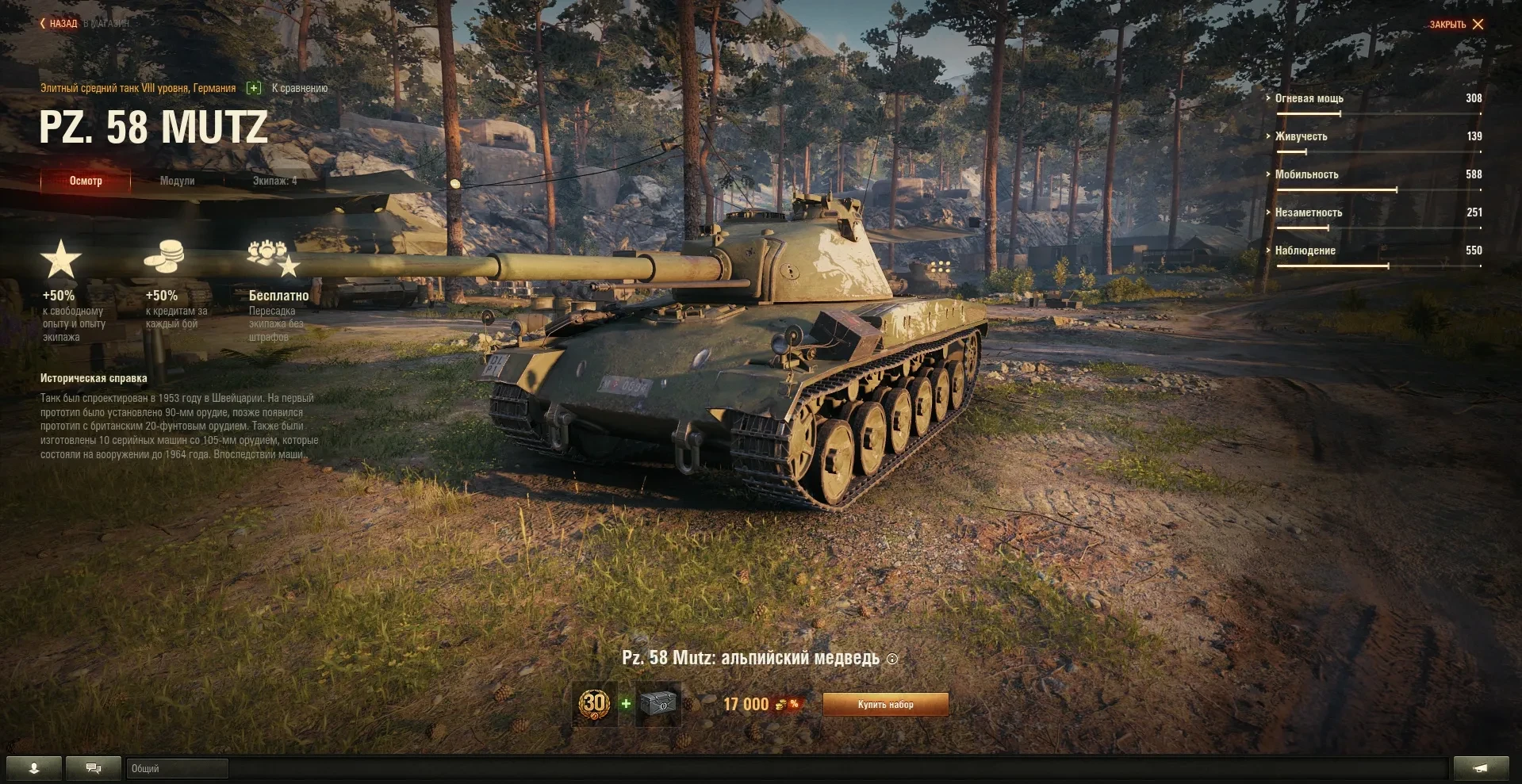This screenshot has height=784, width=1522.
Task: Close the vehicle preview with Закрыть
Action: click(1456, 25)
